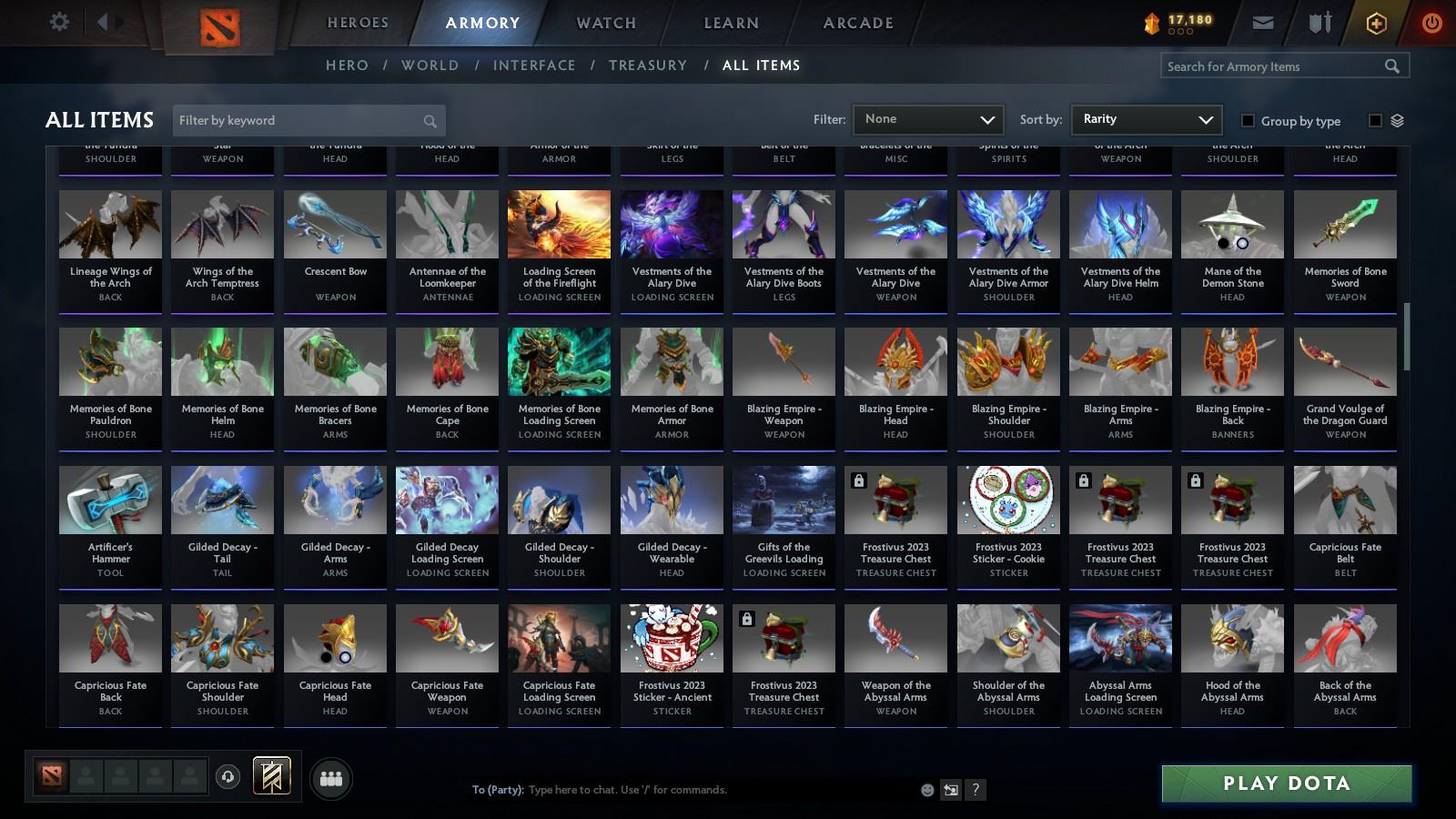This screenshot has width=1456, height=819.
Task: Open the Filter dropdown set to None
Action: (927, 119)
